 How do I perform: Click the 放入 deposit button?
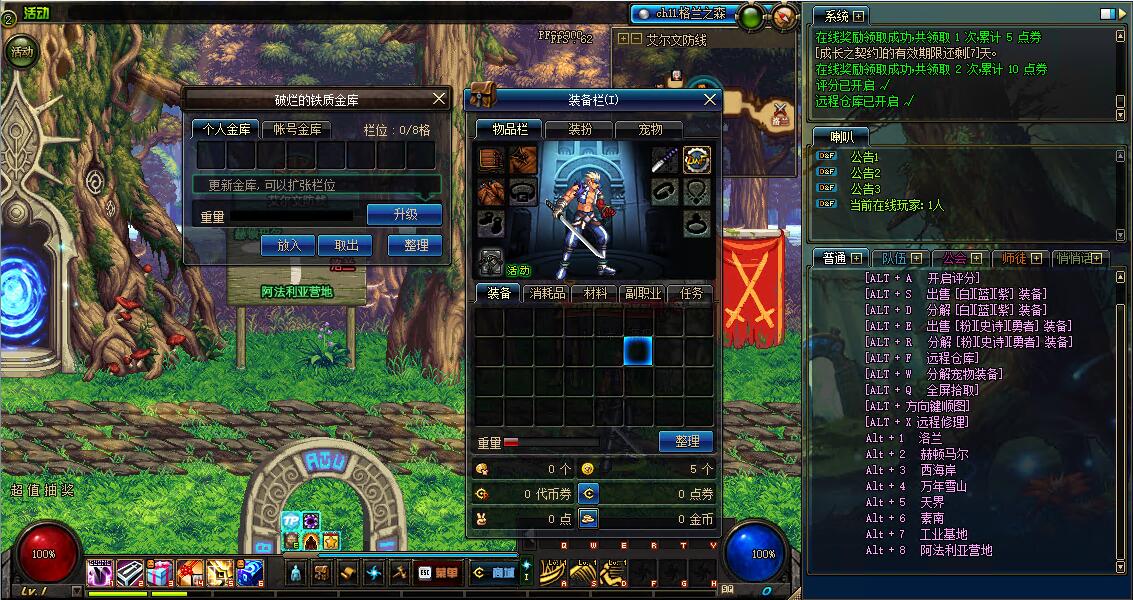point(288,245)
